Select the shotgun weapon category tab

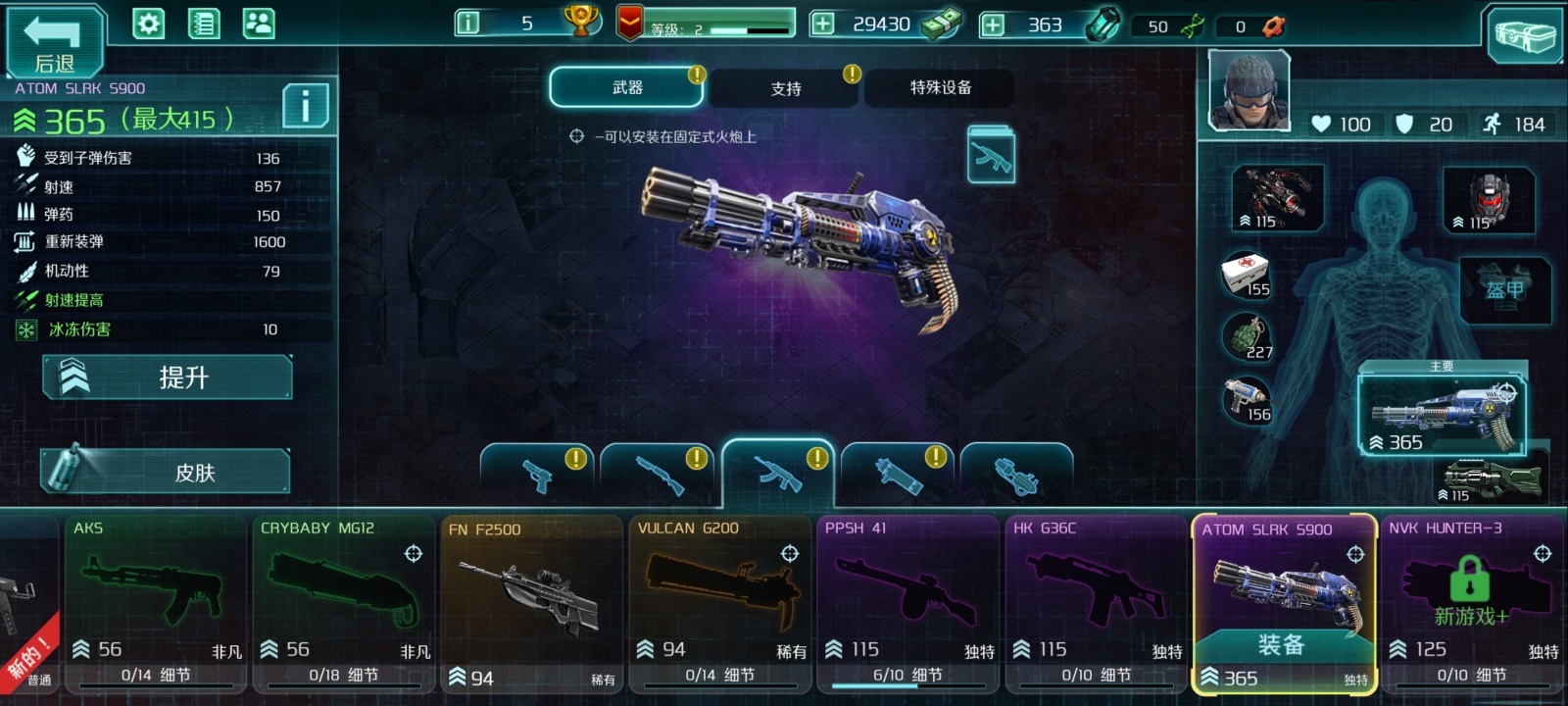click(x=659, y=475)
